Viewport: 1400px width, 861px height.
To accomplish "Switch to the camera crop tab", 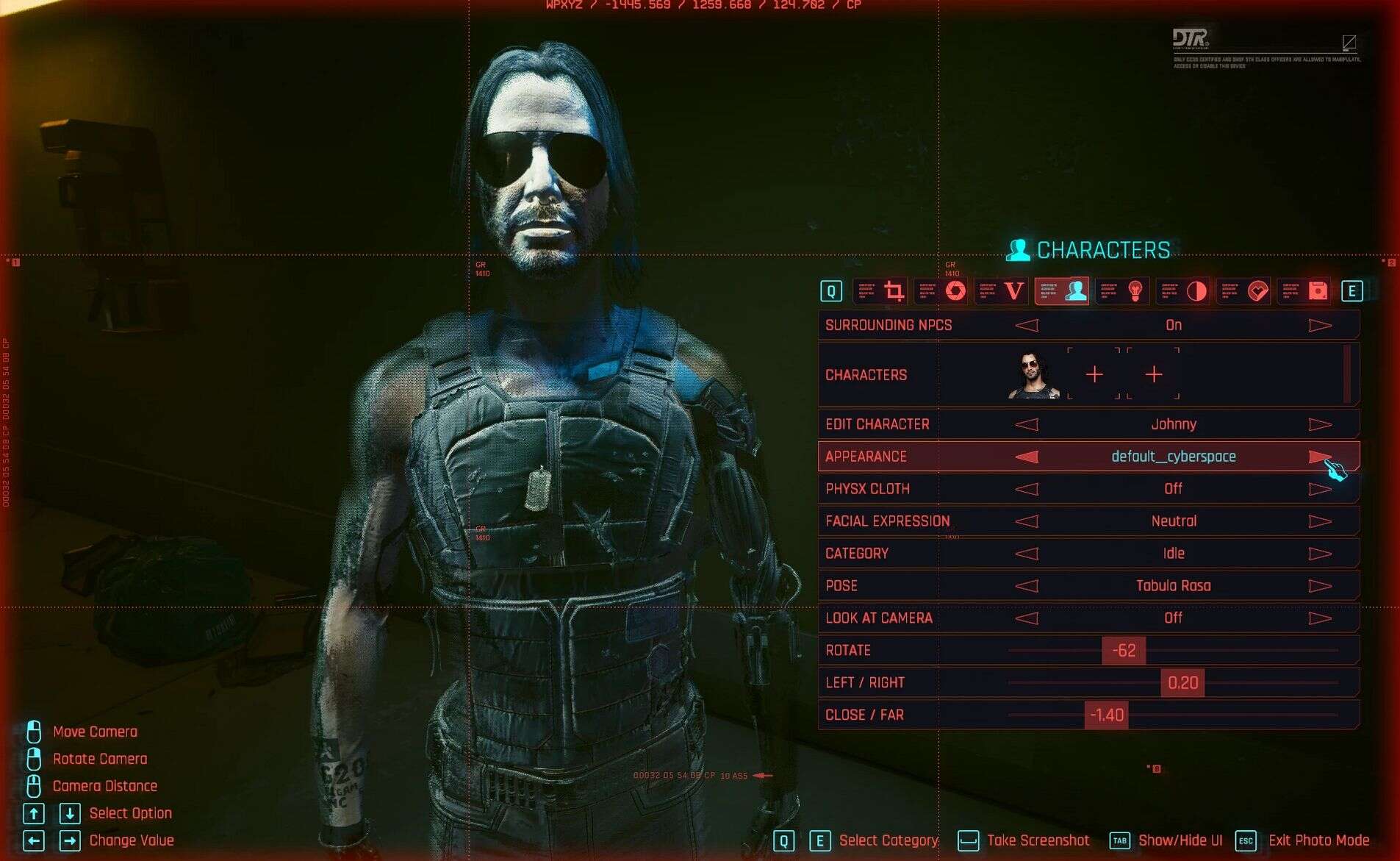I will tap(894, 291).
